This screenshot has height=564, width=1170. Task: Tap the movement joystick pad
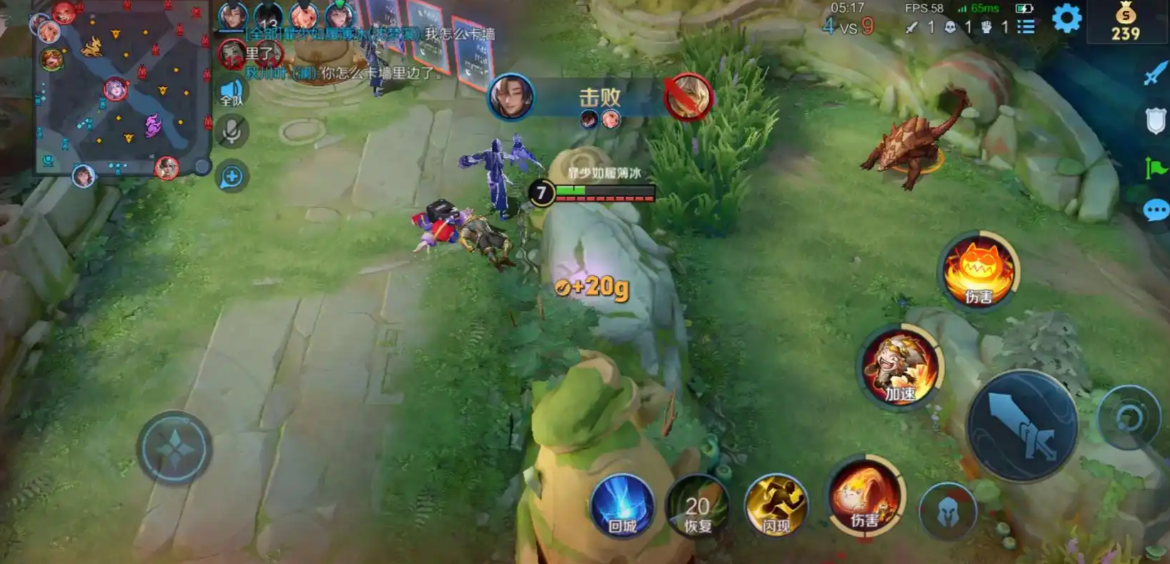point(174,448)
